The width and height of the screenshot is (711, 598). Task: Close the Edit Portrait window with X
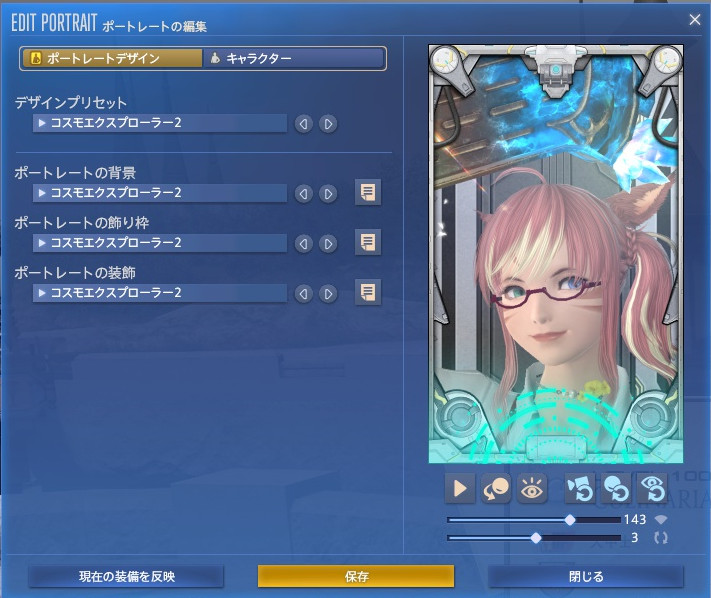point(695,19)
